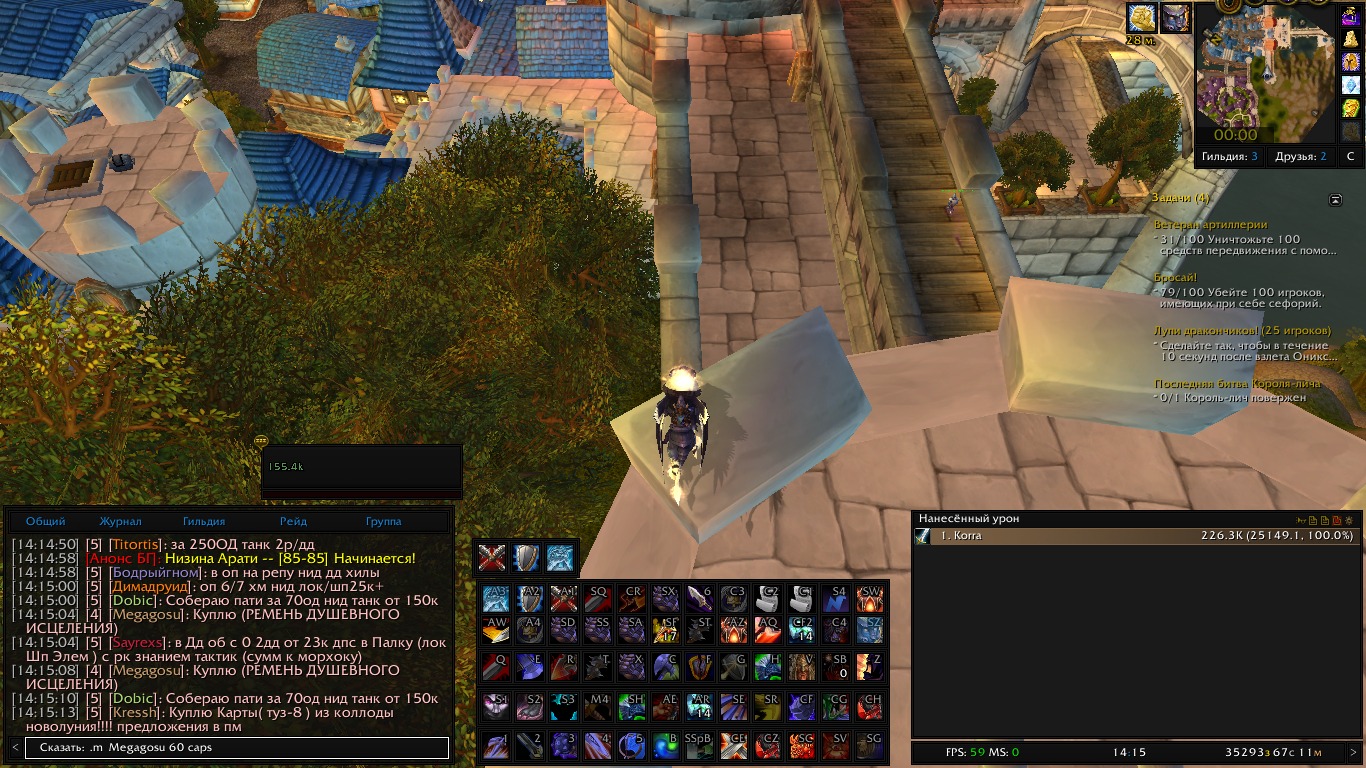This screenshot has height=768, width=1366.
Task: Switch to the Гильдия chat tab
Action: click(204, 521)
